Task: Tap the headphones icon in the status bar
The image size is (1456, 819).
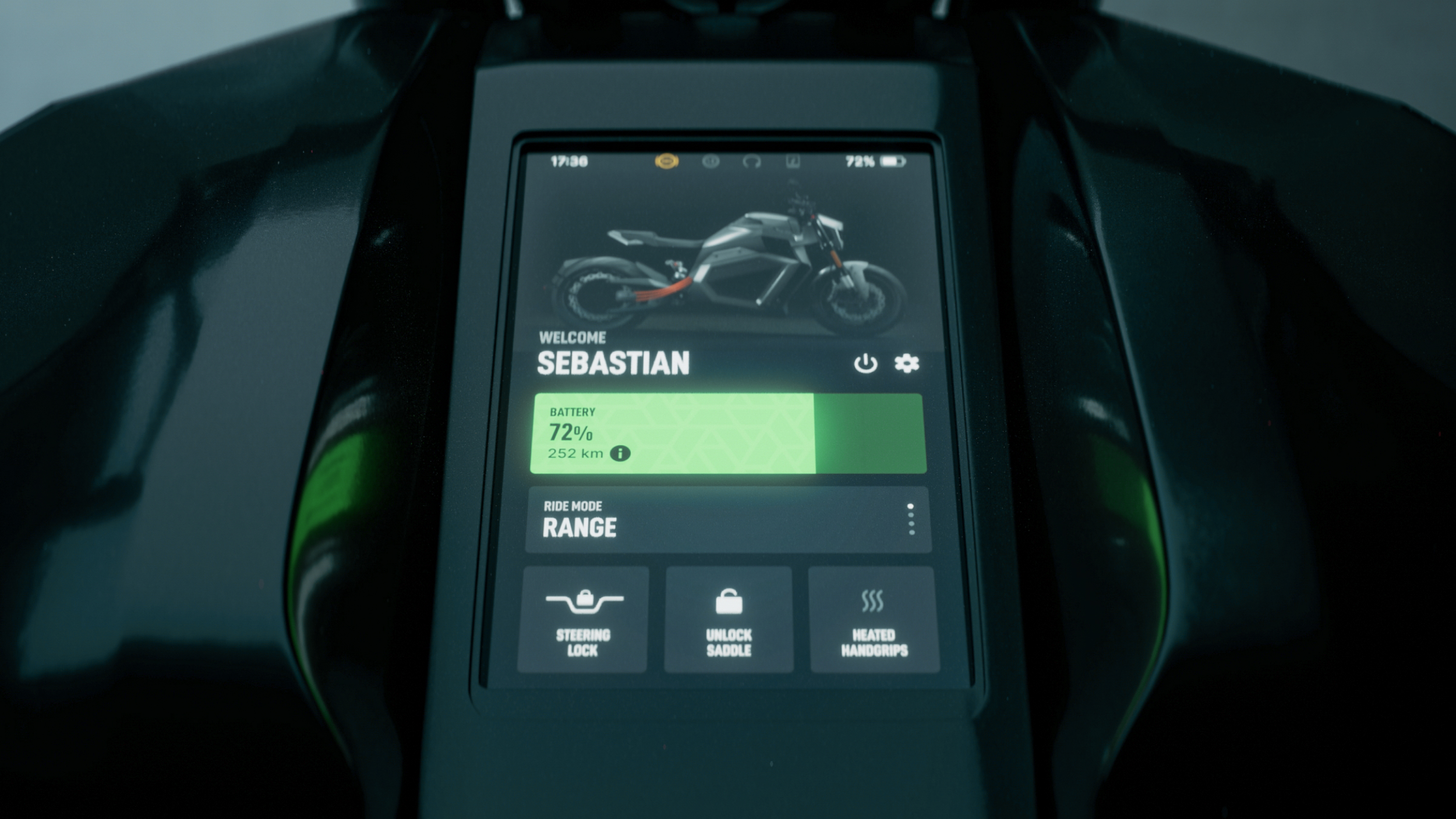Action: click(x=752, y=161)
